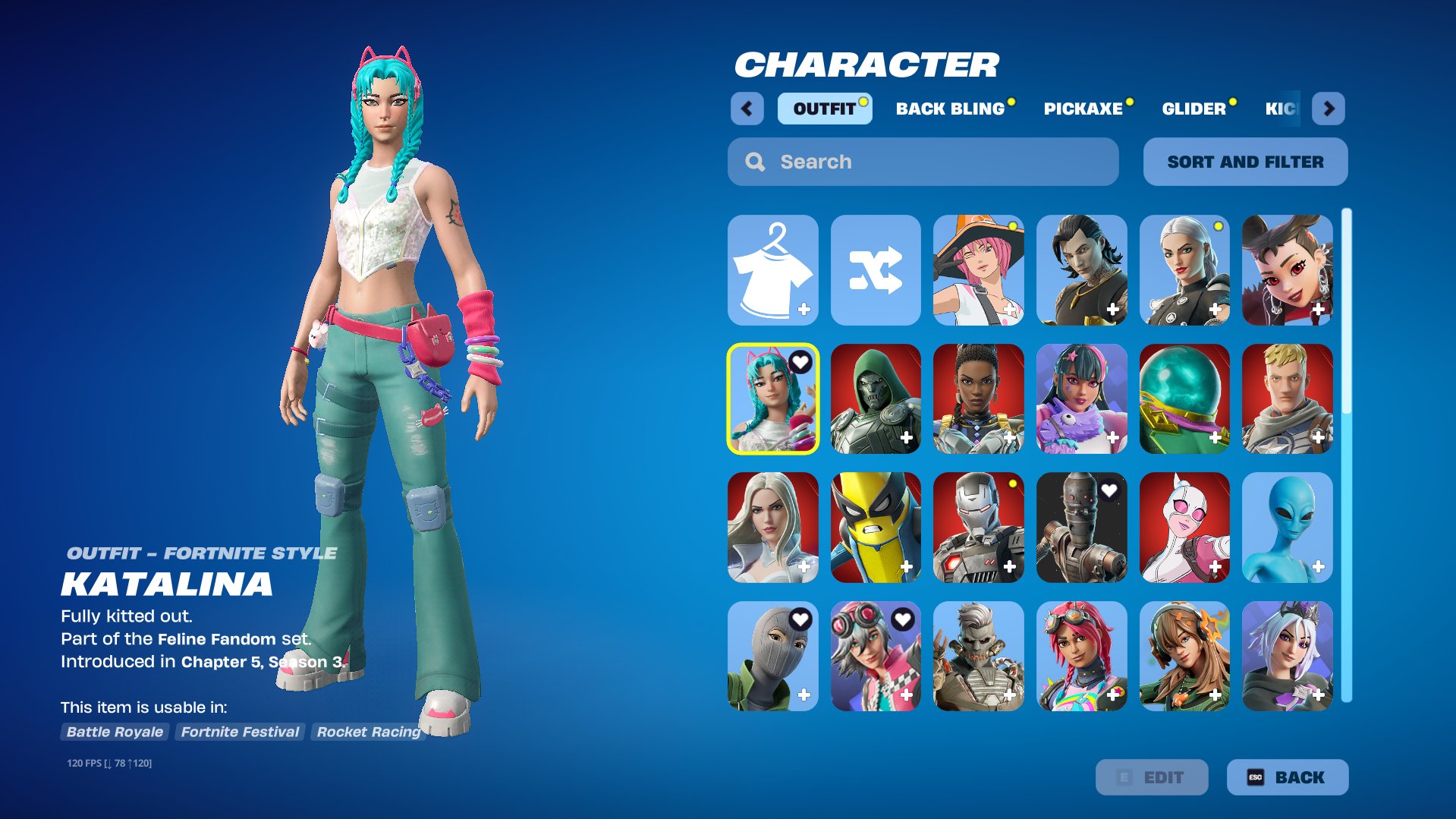
Task: Choose the yellow-masked Wolverine outfit
Action: 876,528
